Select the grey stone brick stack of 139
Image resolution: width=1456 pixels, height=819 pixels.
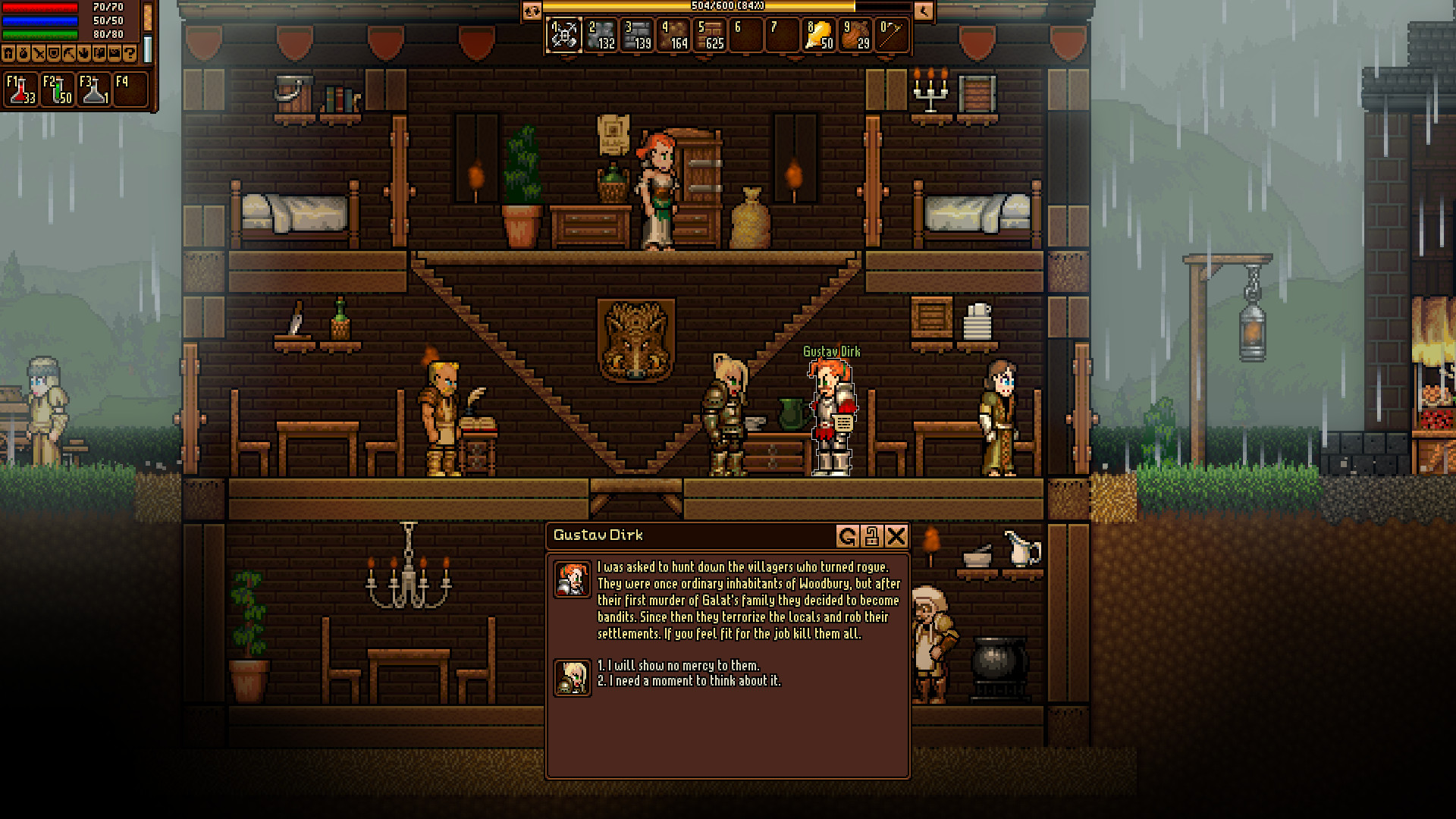(637, 35)
